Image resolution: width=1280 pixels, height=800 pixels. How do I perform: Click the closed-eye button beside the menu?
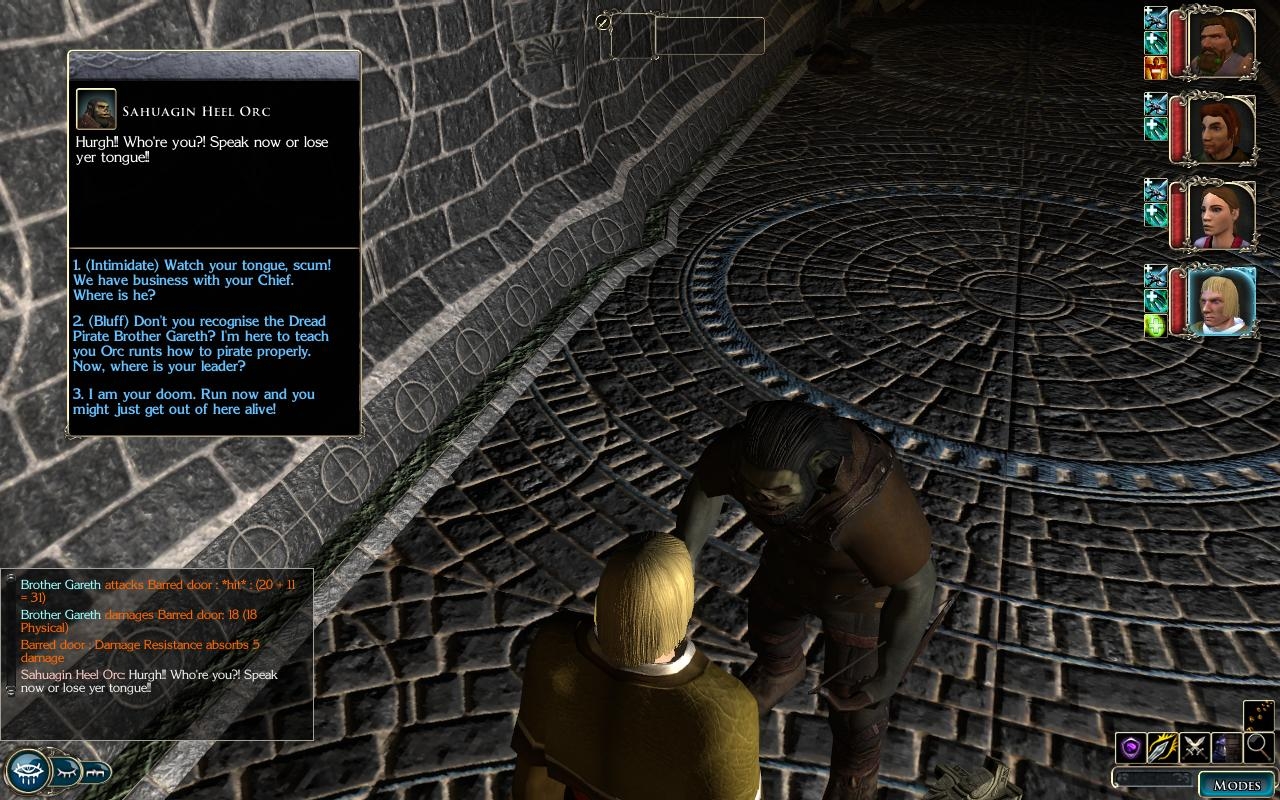pyautogui.click(x=66, y=771)
